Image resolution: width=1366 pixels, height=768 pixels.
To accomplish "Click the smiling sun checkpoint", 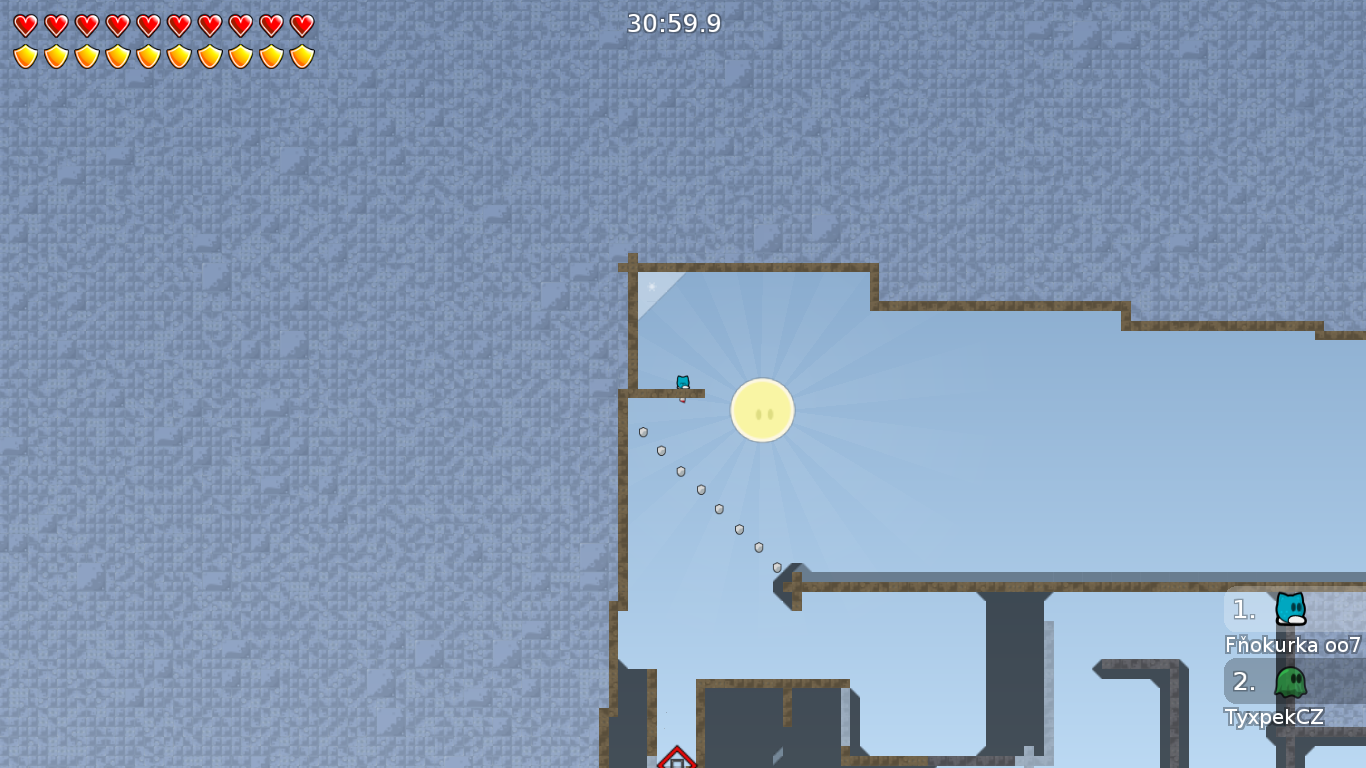I will [x=763, y=409].
